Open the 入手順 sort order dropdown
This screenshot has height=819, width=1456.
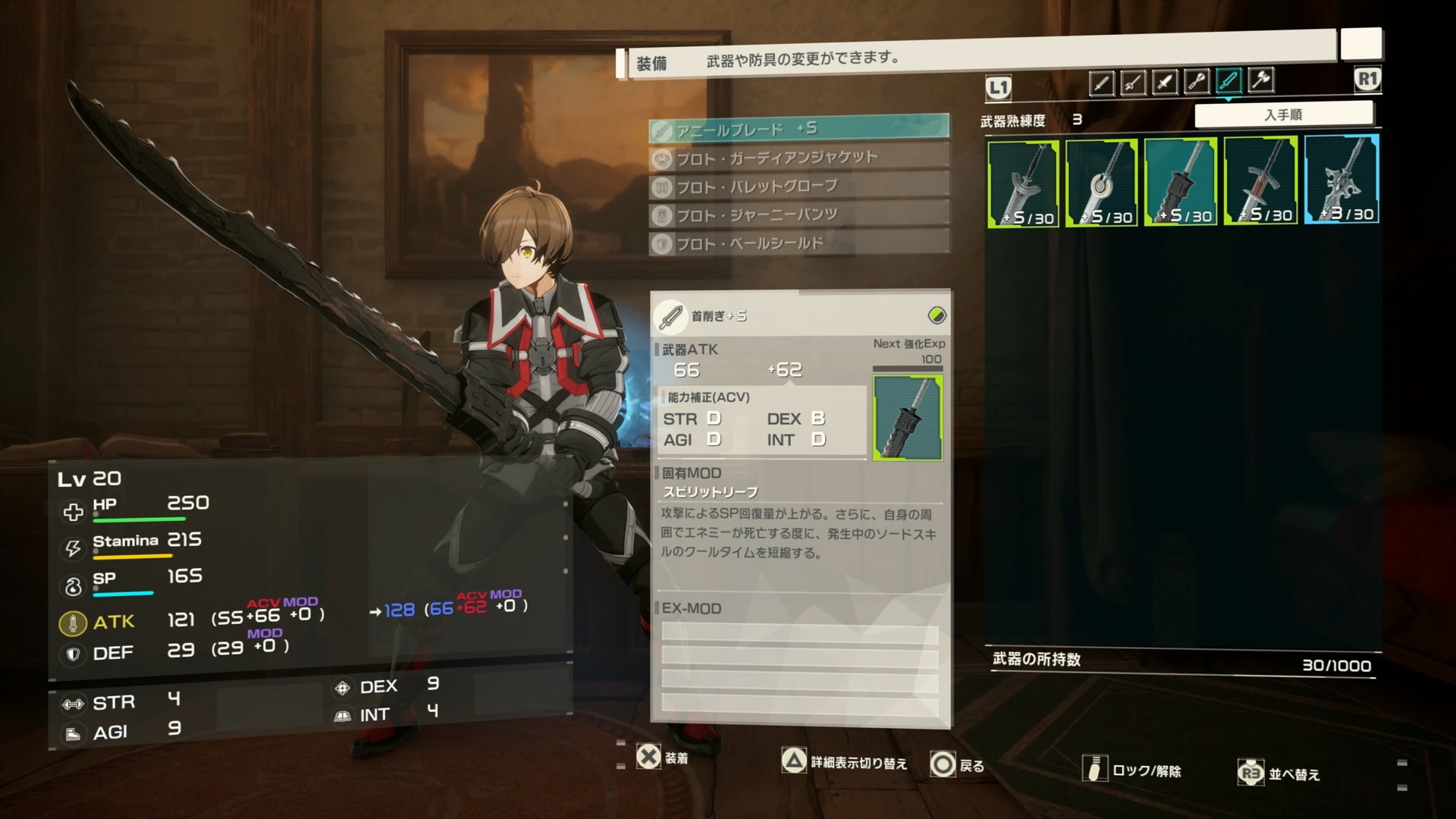pos(1283,115)
